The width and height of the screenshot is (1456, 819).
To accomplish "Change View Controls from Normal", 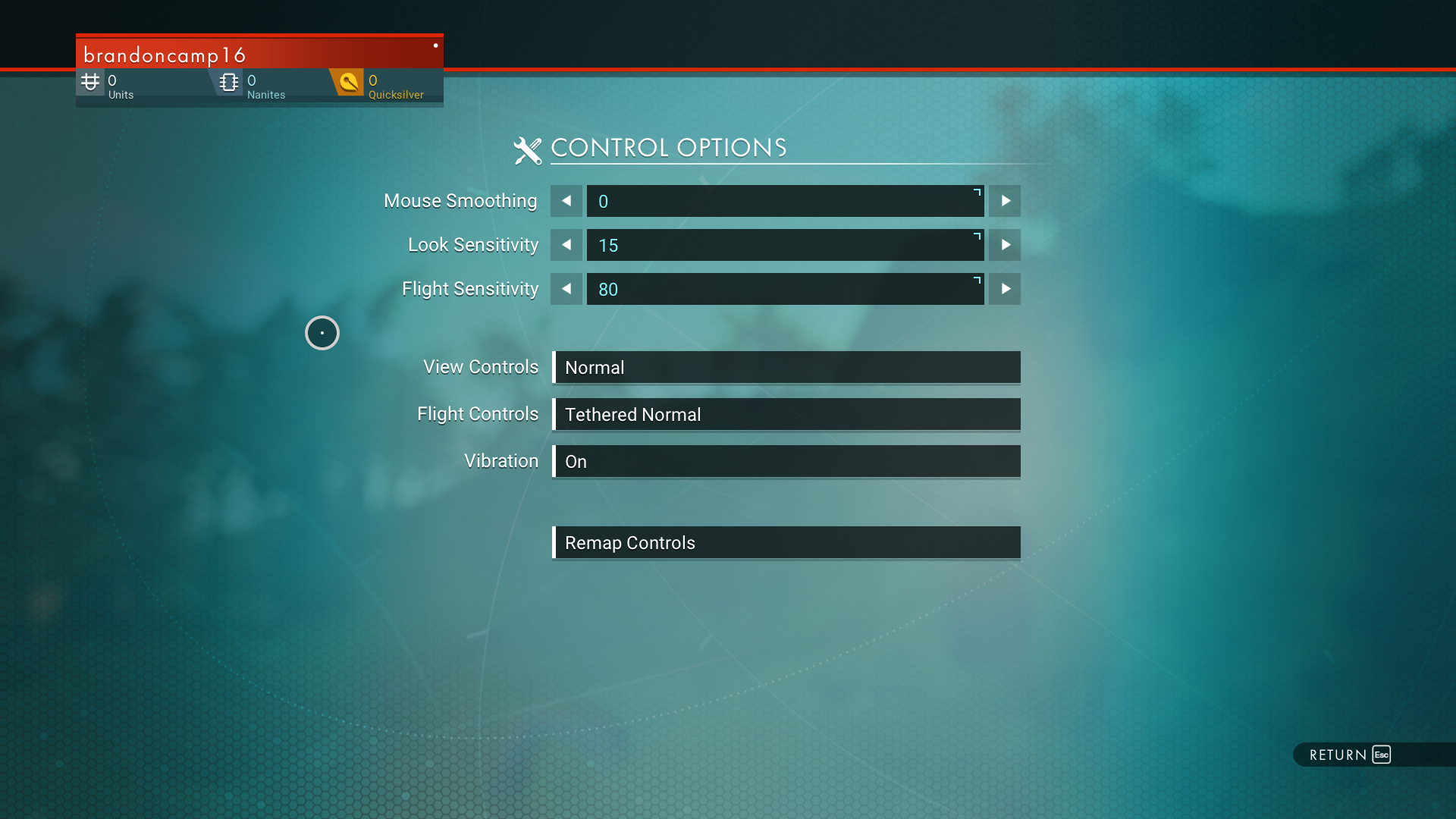I will click(786, 368).
